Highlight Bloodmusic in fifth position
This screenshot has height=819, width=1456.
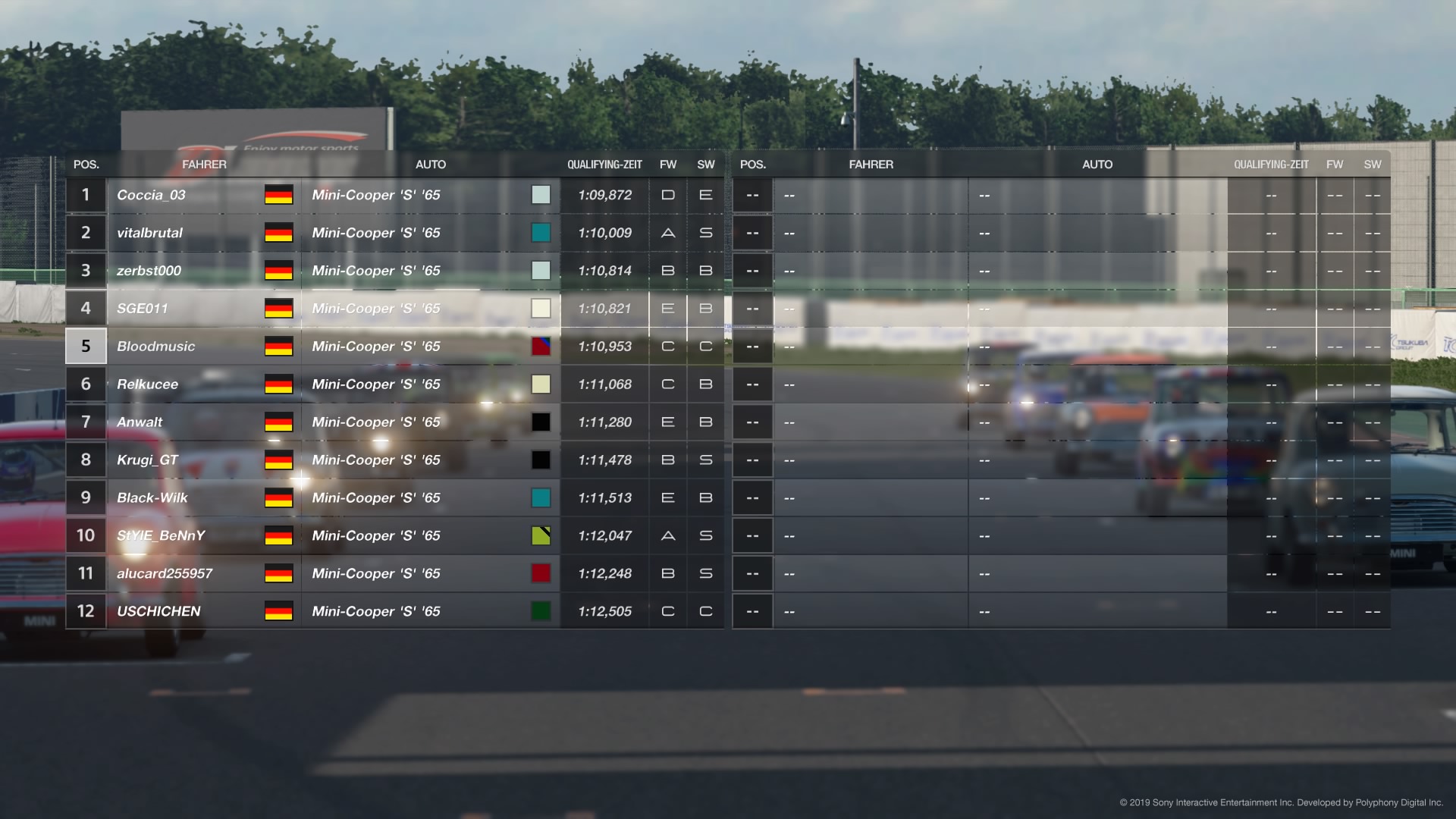point(156,347)
